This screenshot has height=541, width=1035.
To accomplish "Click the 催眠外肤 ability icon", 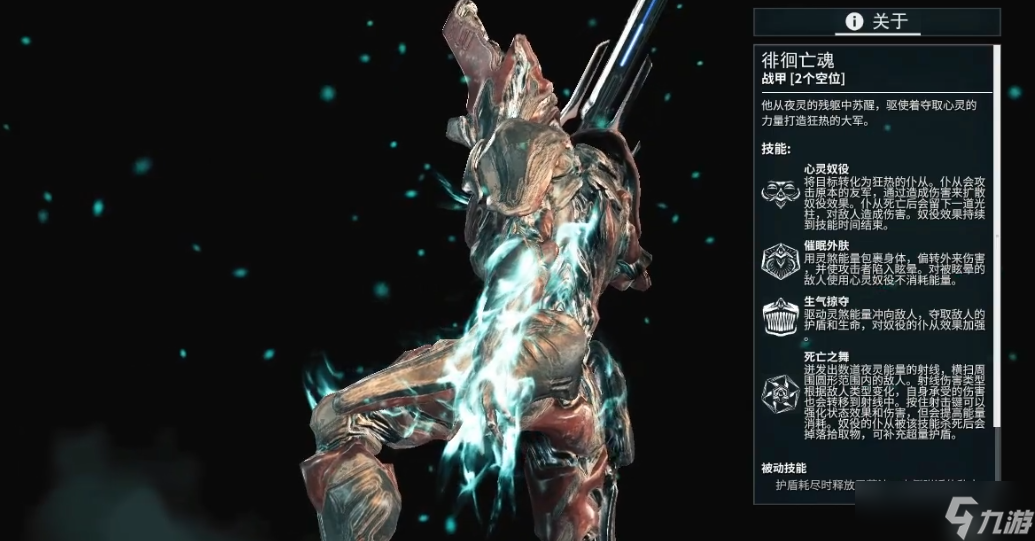I will pyautogui.click(x=780, y=261).
